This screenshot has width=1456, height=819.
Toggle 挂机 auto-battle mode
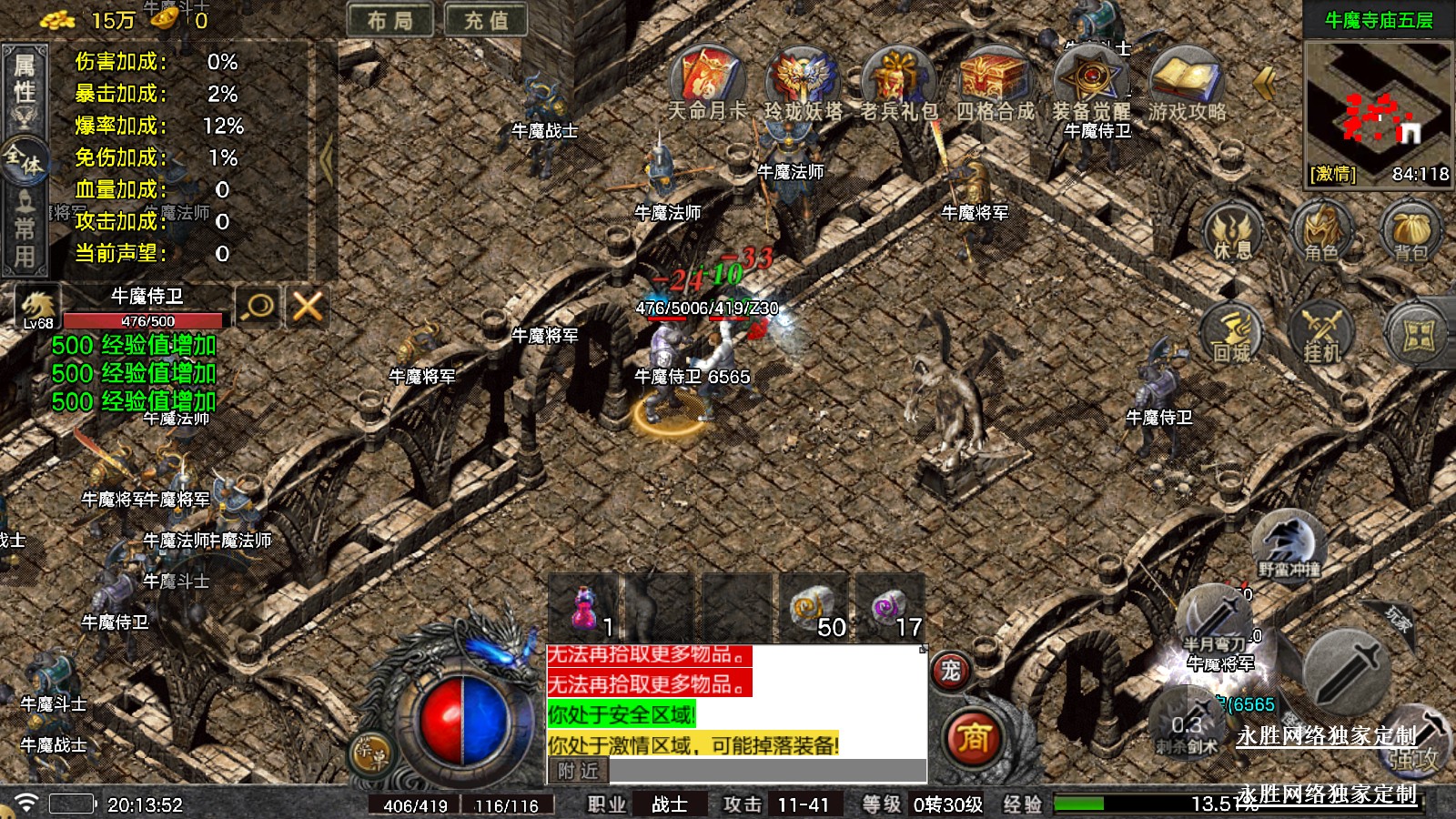pos(1321,332)
